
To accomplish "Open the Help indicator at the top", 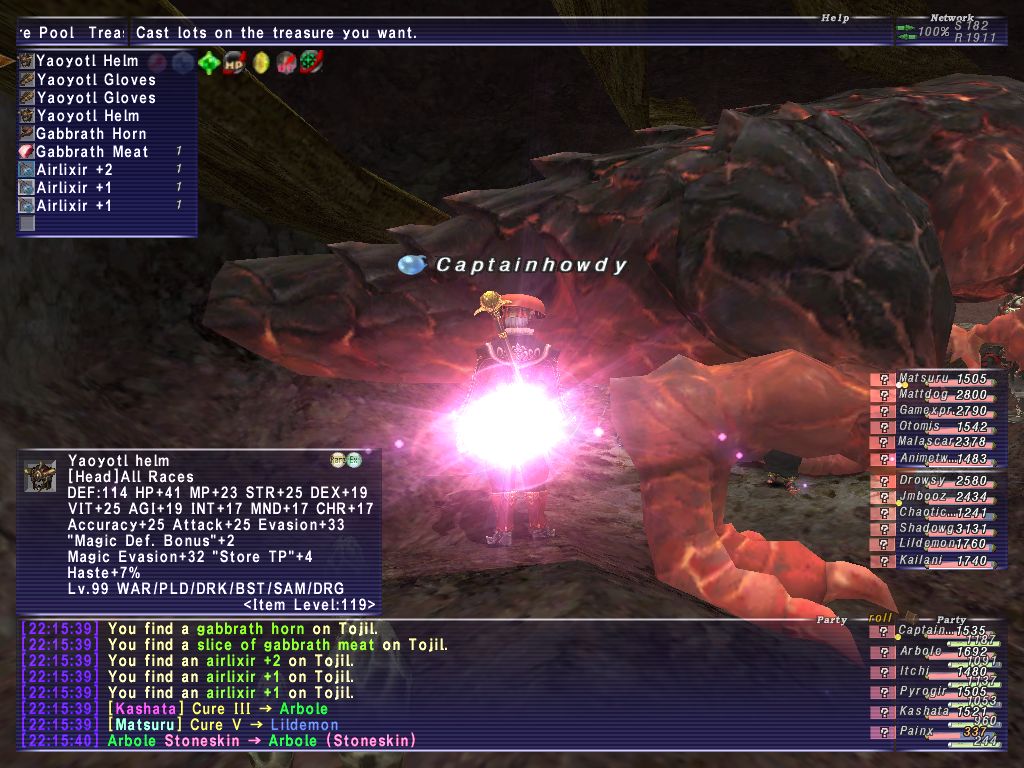I will pyautogui.click(x=834, y=18).
